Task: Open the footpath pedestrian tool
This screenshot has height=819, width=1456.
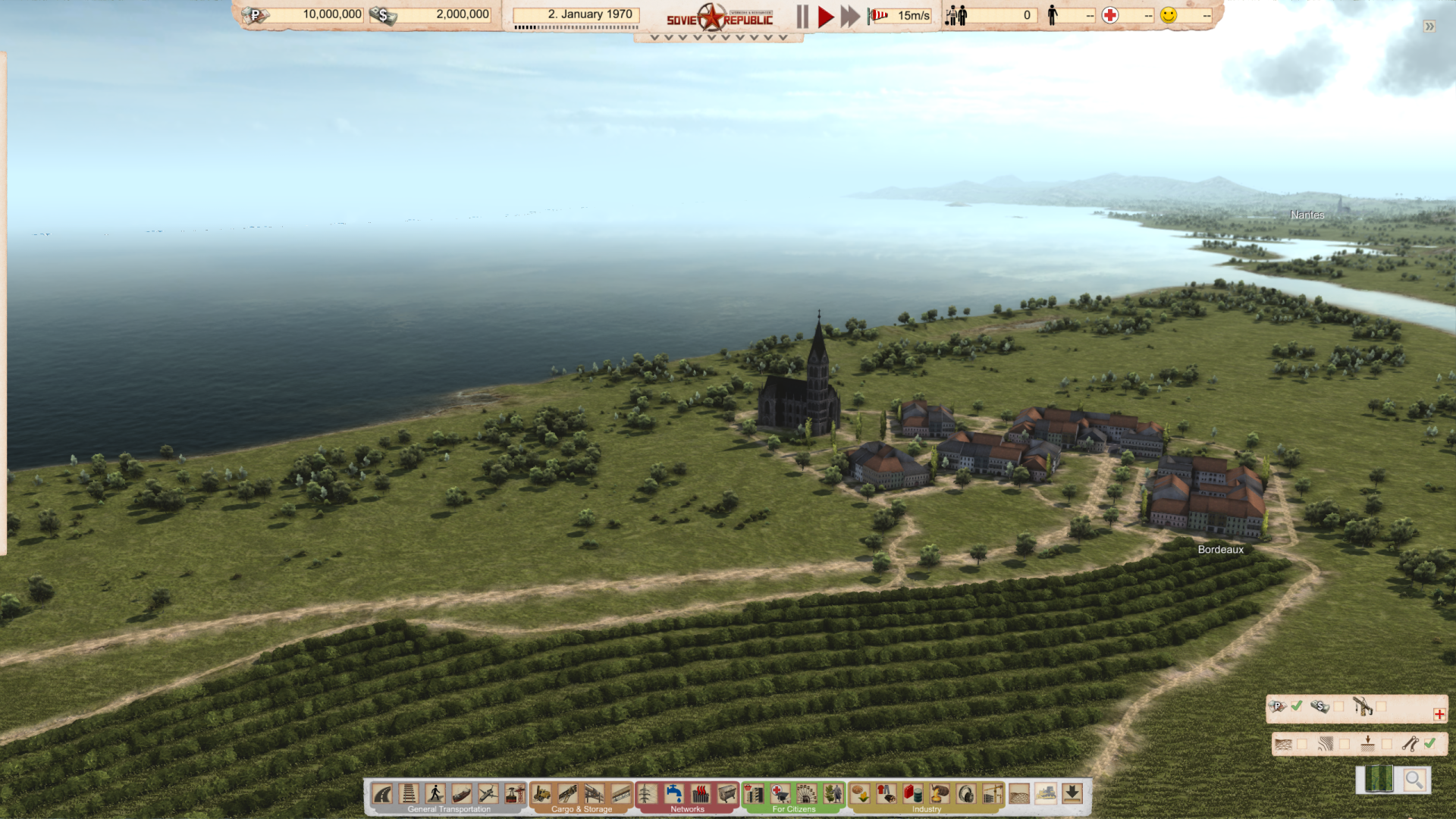Action: coord(435,794)
